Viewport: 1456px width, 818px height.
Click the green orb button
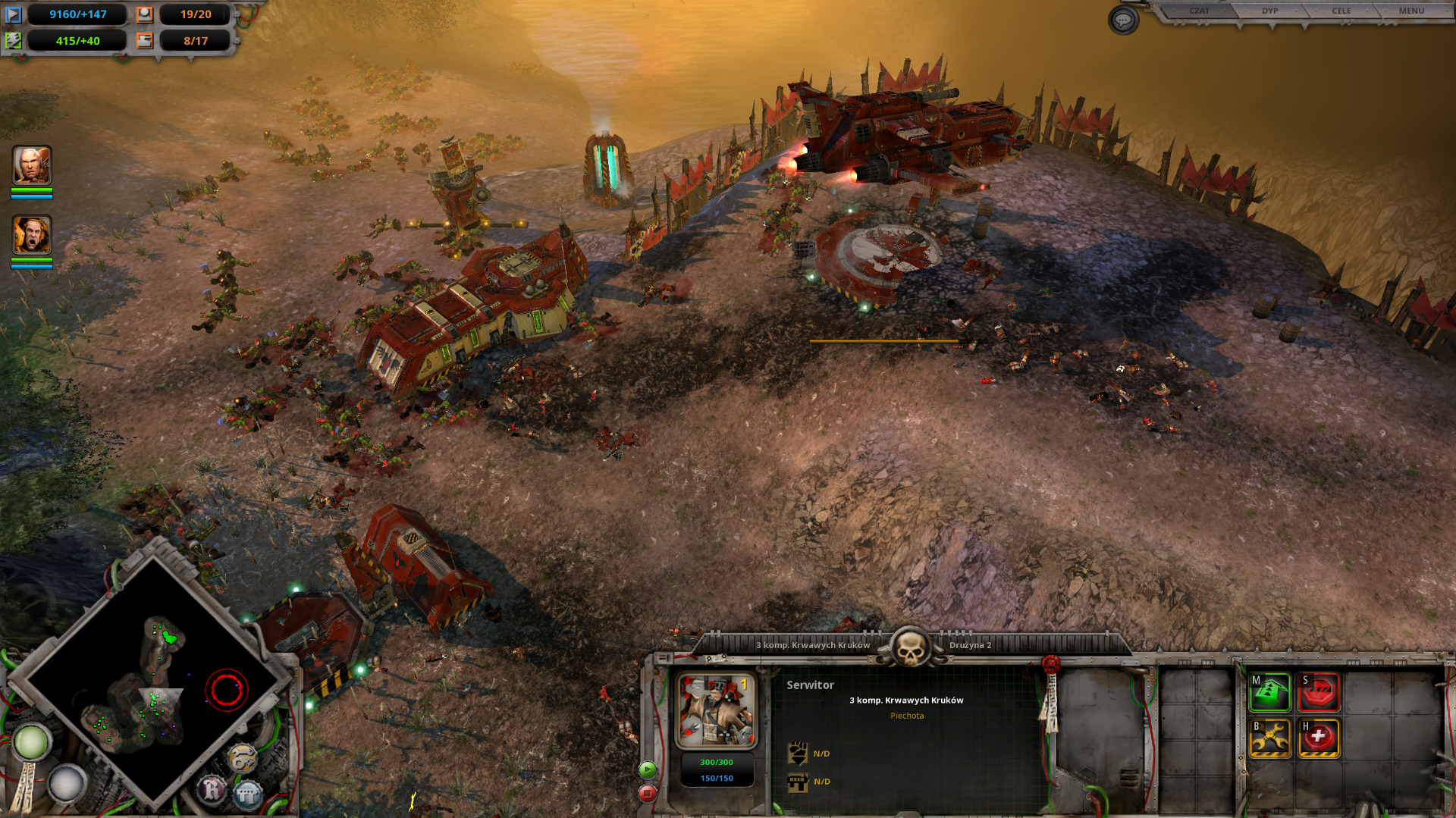coord(31,743)
